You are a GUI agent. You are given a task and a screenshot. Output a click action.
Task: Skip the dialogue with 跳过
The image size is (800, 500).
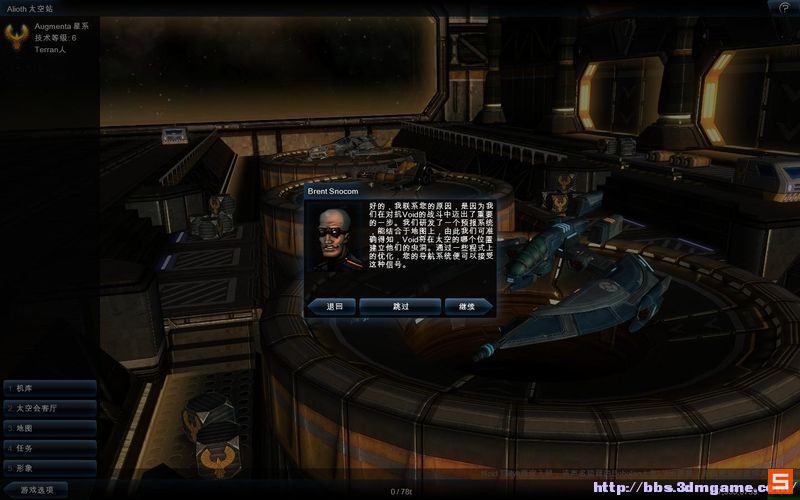[x=400, y=306]
